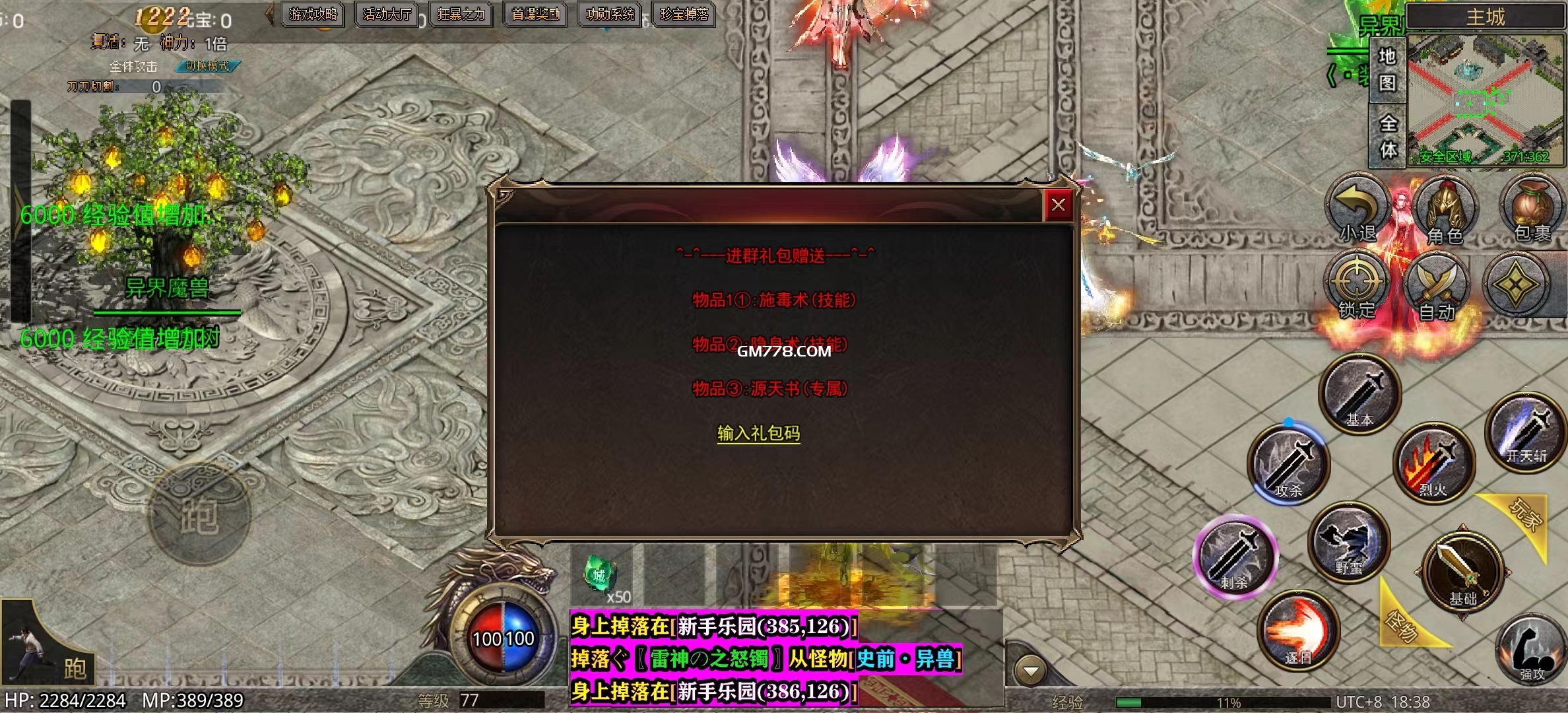This screenshot has height=713, width=1568.
Task: Toggle the 切换模式 attack mode switch
Action: coord(207,66)
